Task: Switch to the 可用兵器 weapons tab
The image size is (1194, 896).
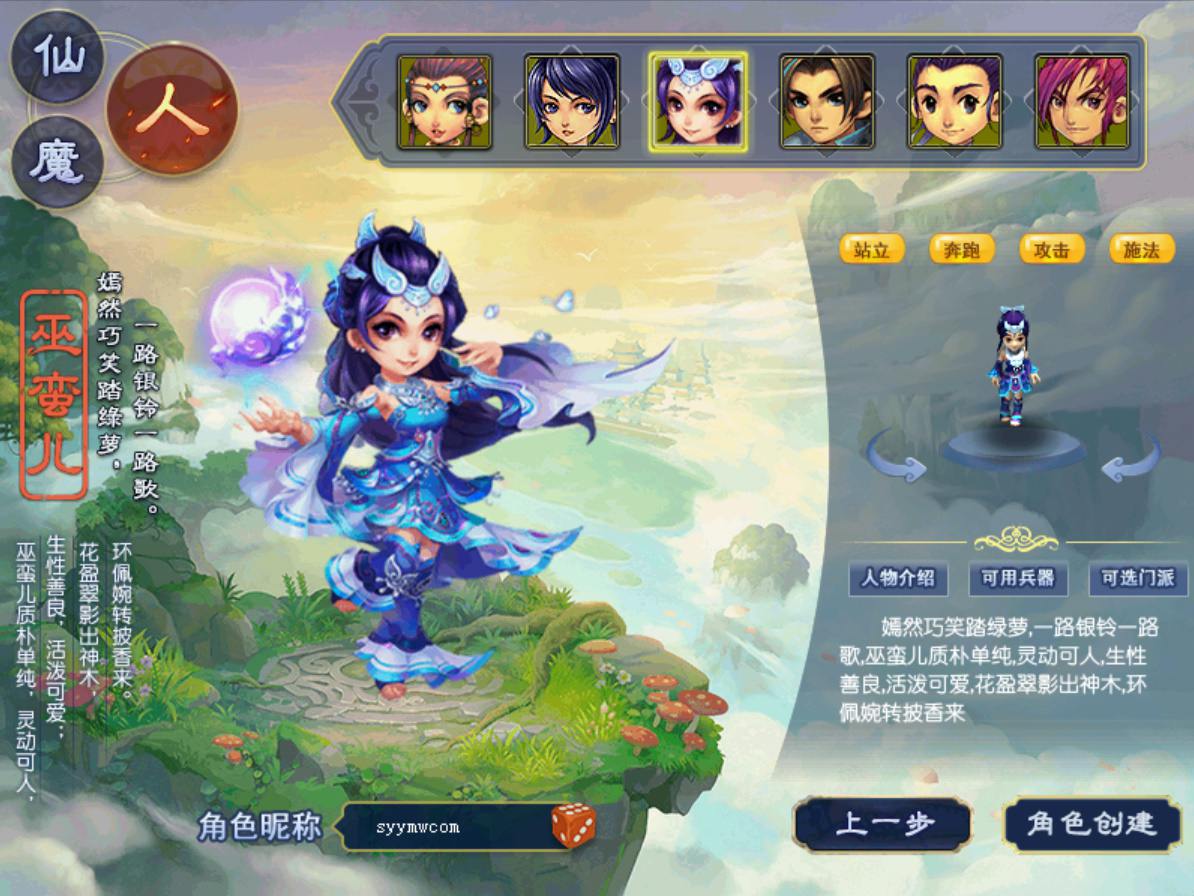Action: coord(1018,578)
